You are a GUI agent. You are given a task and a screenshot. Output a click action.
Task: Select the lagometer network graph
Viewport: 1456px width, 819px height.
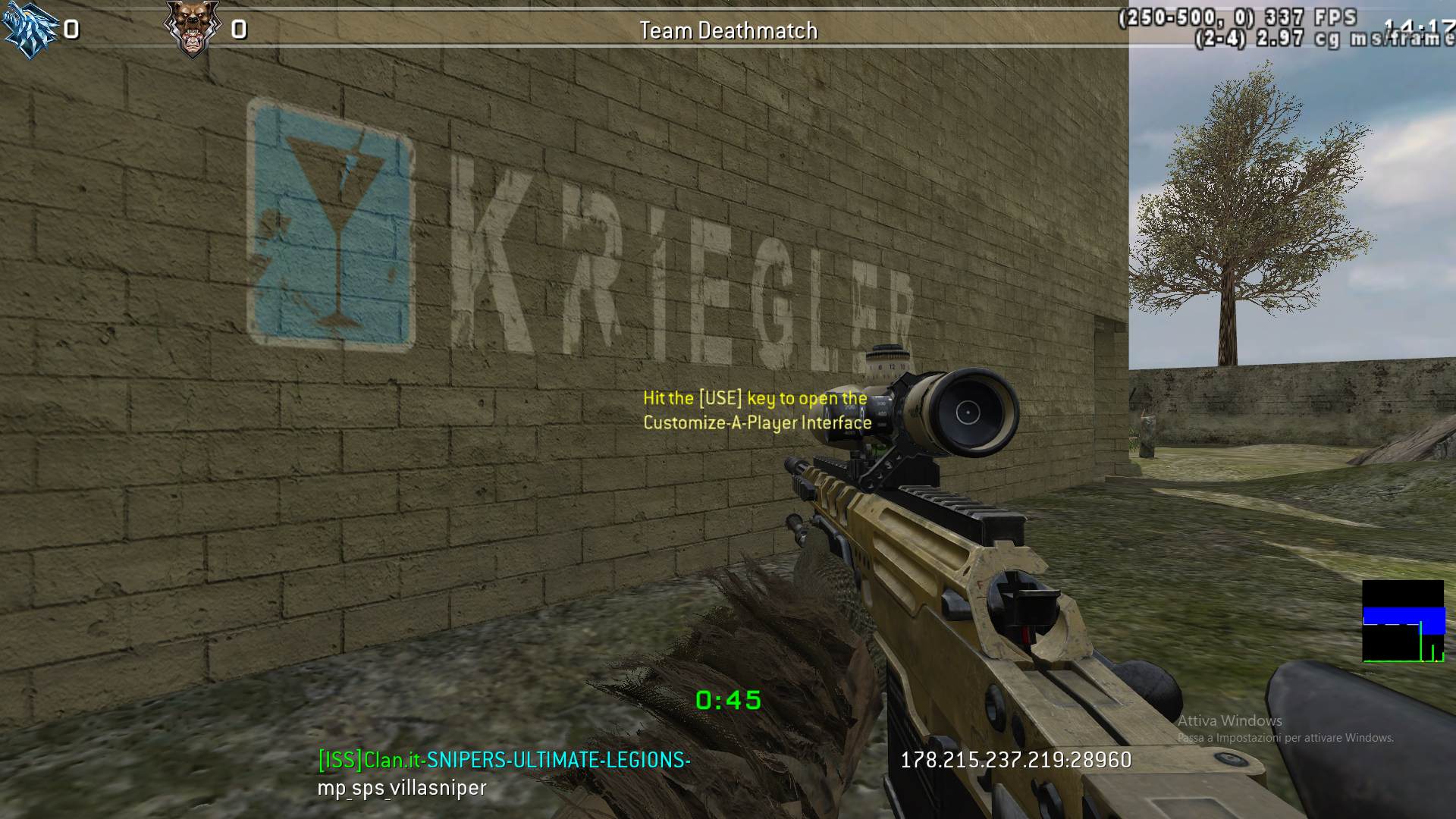coord(1403,622)
